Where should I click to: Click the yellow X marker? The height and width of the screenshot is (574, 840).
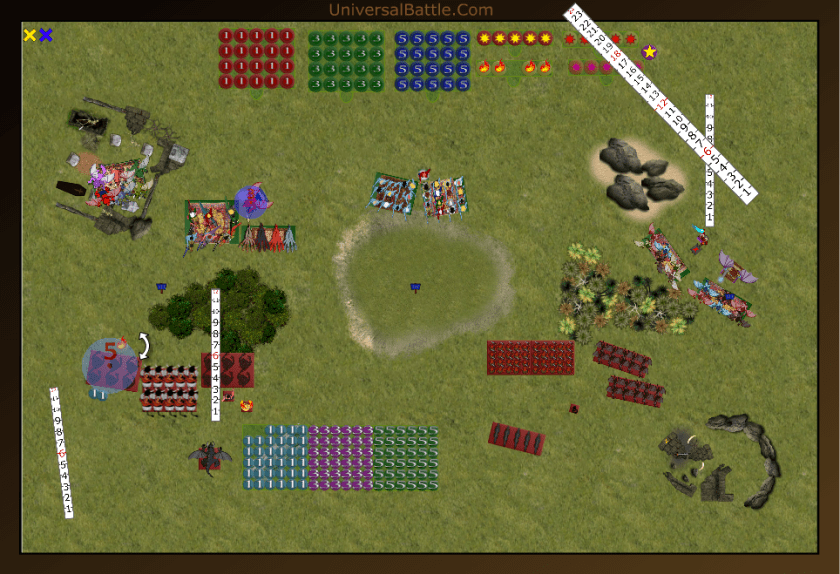click(x=30, y=35)
